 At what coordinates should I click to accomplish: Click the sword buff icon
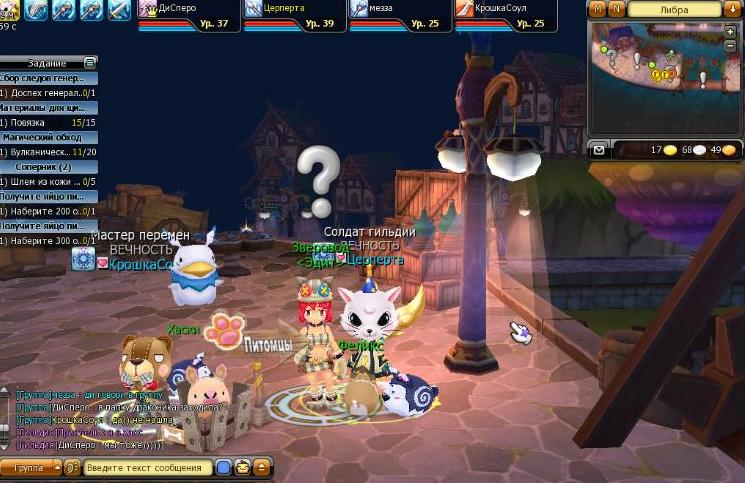(119, 10)
